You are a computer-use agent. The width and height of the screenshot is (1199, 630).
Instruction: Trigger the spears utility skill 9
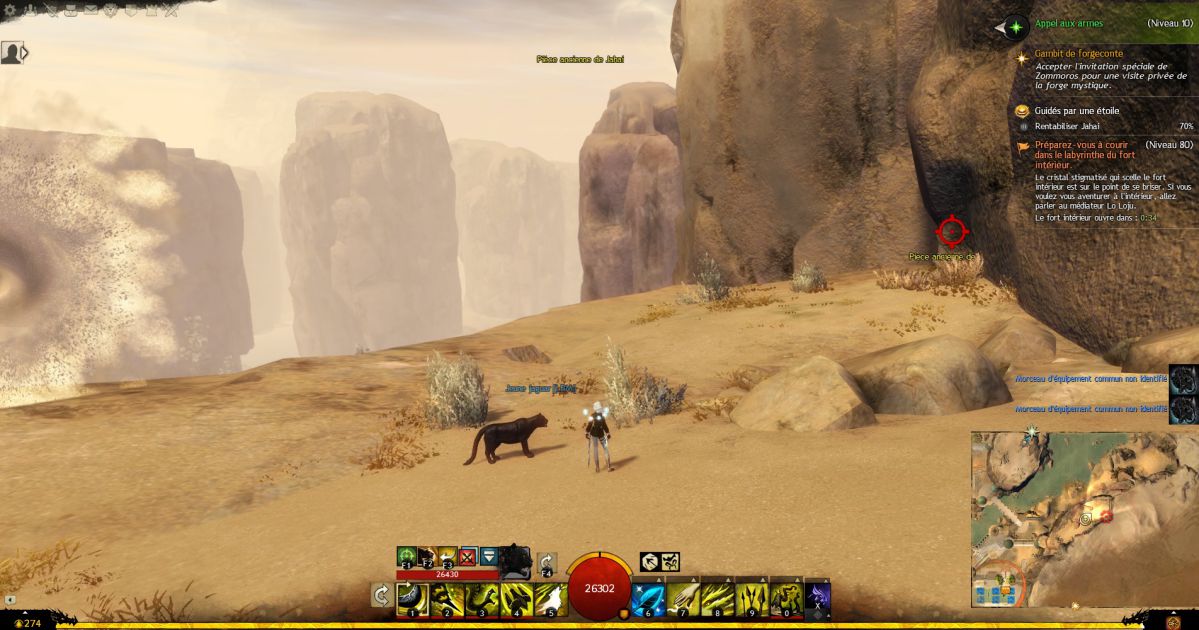[x=751, y=599]
